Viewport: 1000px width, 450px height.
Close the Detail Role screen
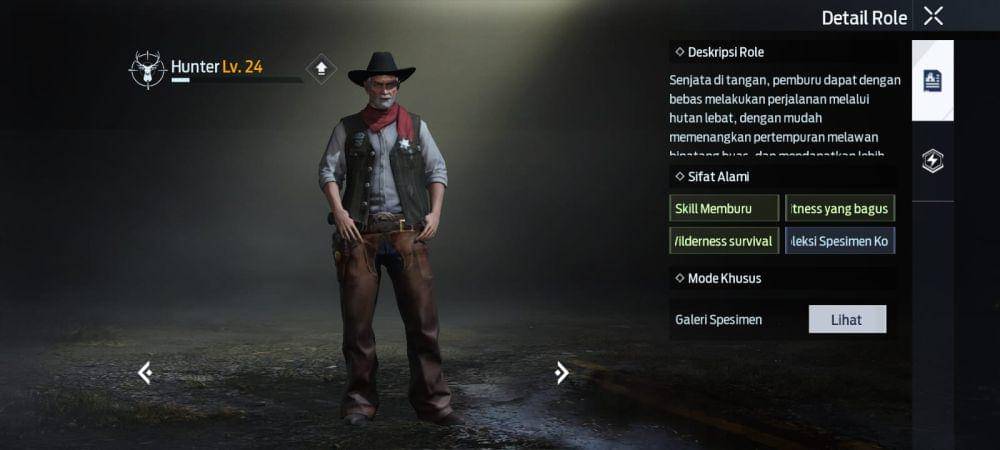click(x=933, y=16)
